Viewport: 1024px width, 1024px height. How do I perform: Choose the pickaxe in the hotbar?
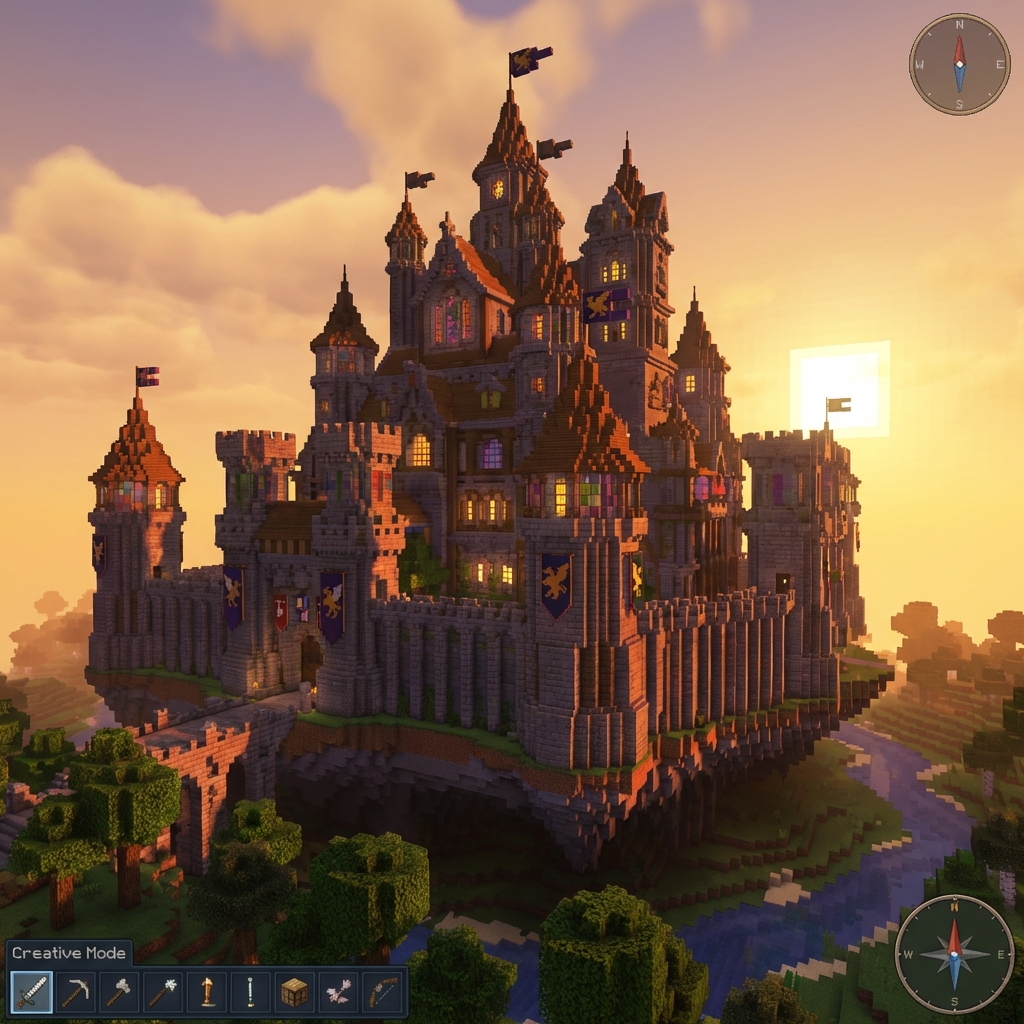75,992
